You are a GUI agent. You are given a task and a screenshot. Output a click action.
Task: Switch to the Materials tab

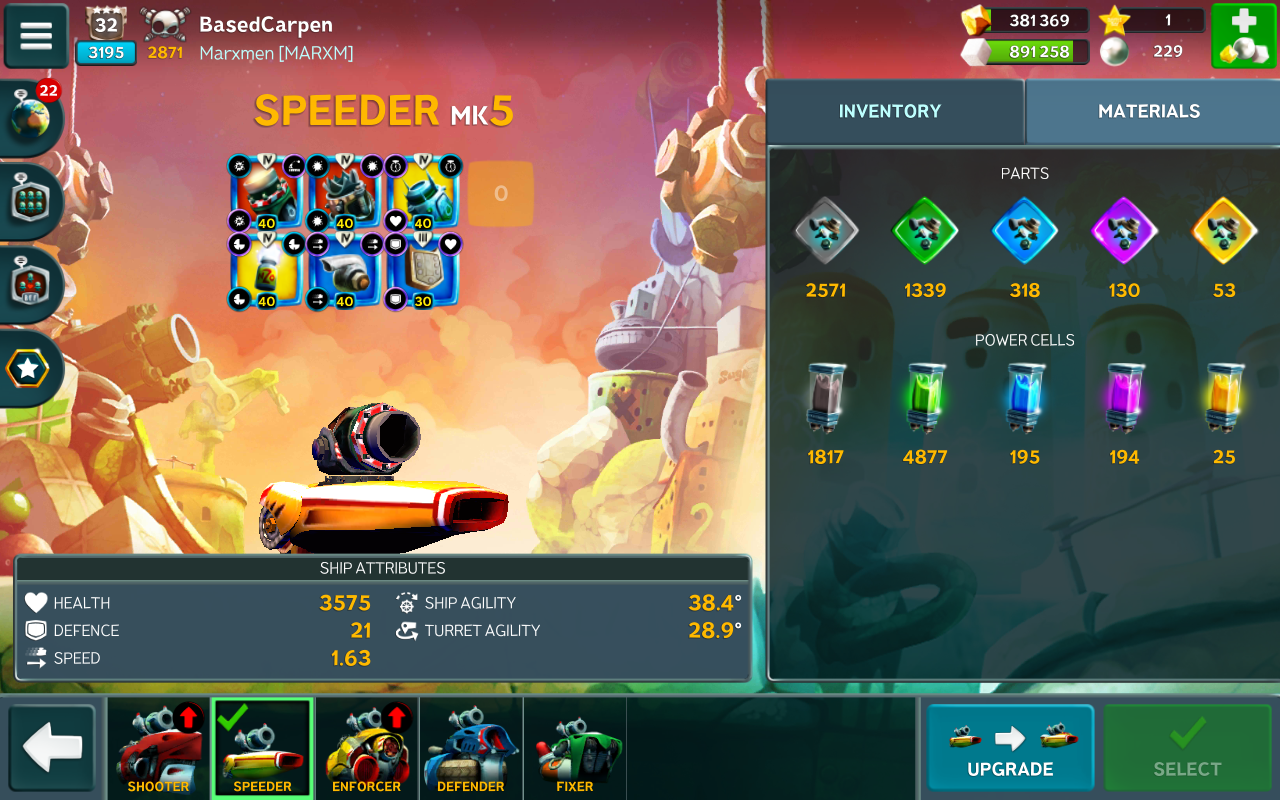pos(1149,111)
